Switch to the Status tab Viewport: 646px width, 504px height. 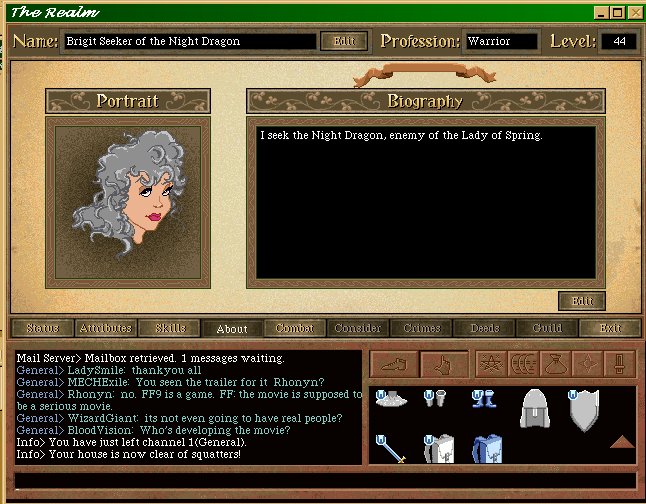click(x=43, y=328)
